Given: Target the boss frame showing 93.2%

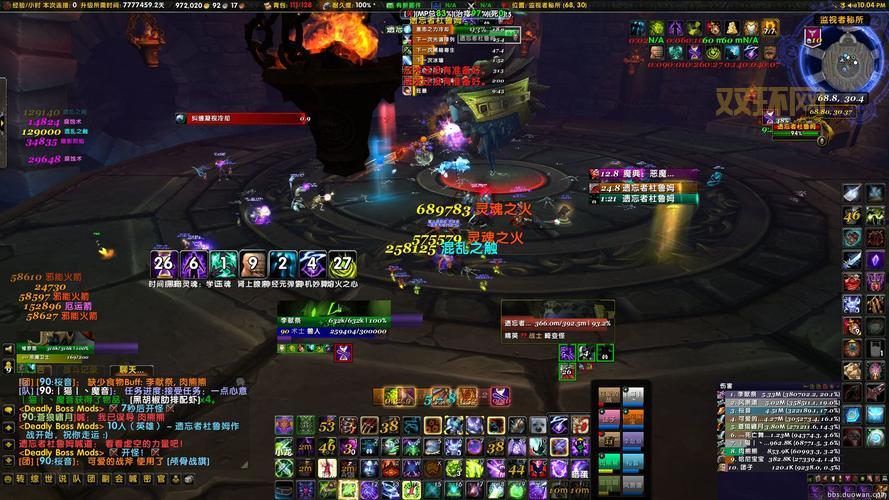Looking at the screenshot, I should (557, 323).
